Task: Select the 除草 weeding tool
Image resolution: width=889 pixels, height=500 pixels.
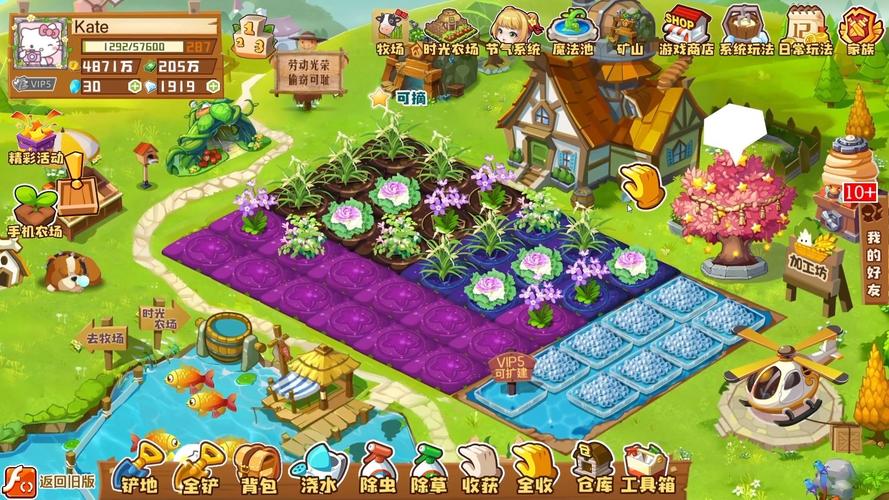Action: (430, 470)
